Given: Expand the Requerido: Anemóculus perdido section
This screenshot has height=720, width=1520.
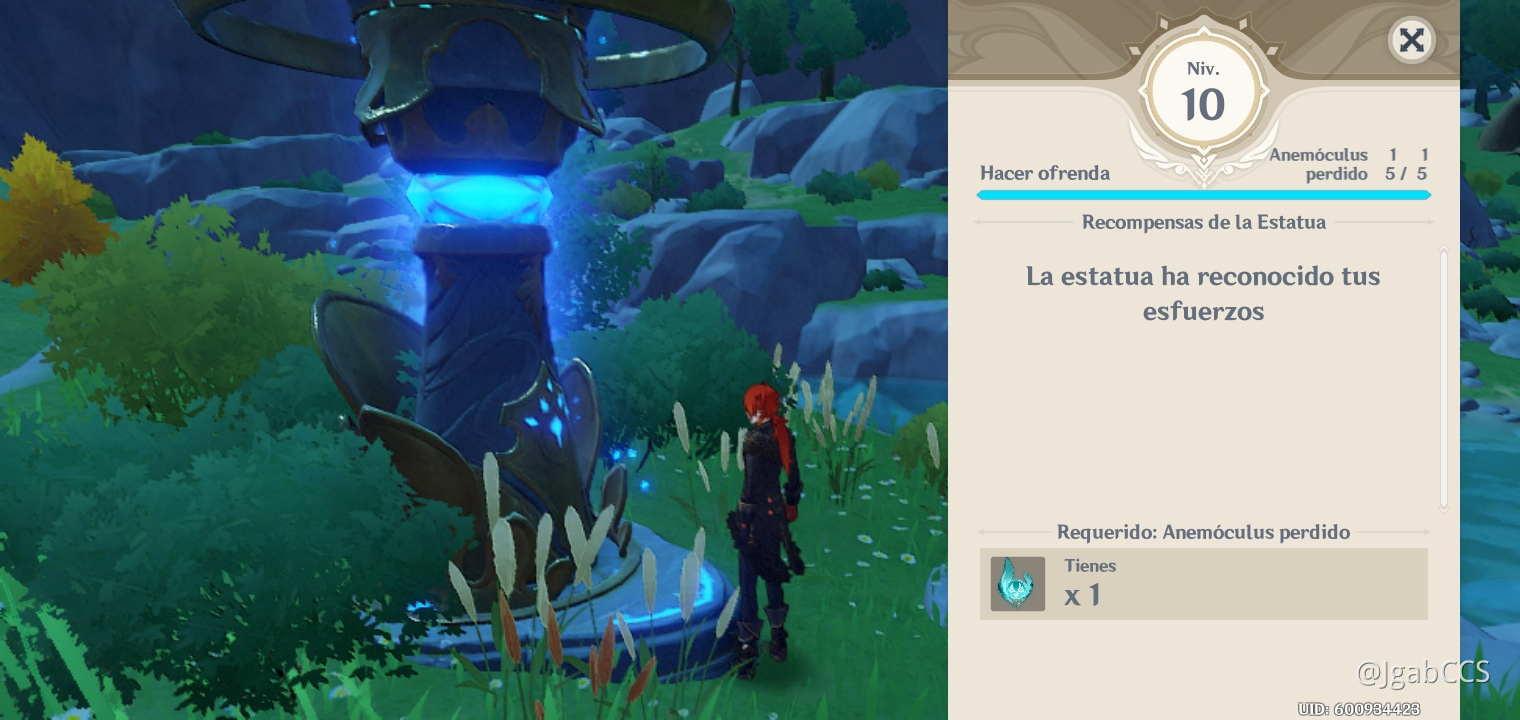Looking at the screenshot, I should 1204,532.
